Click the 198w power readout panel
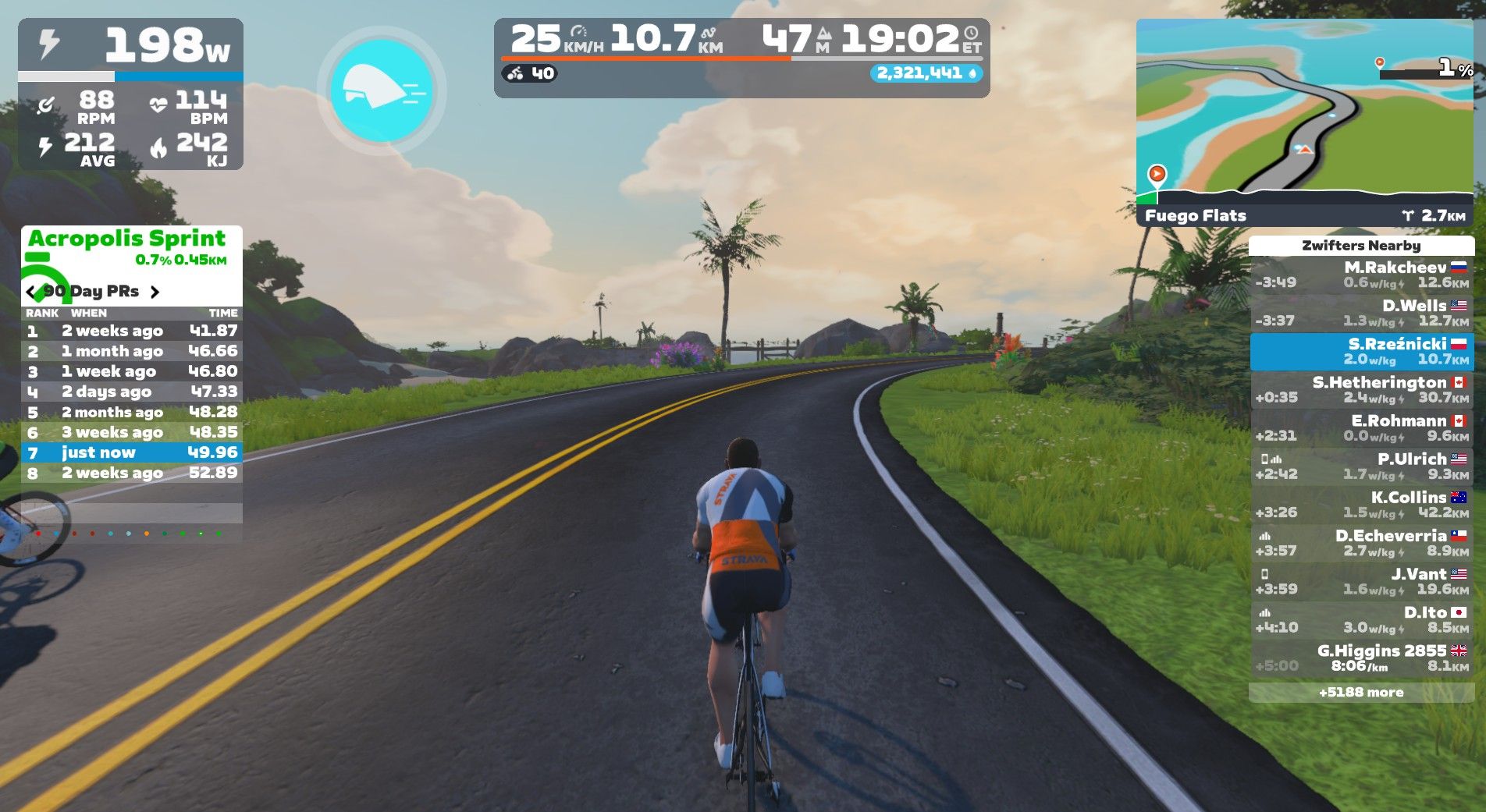 coord(131,45)
